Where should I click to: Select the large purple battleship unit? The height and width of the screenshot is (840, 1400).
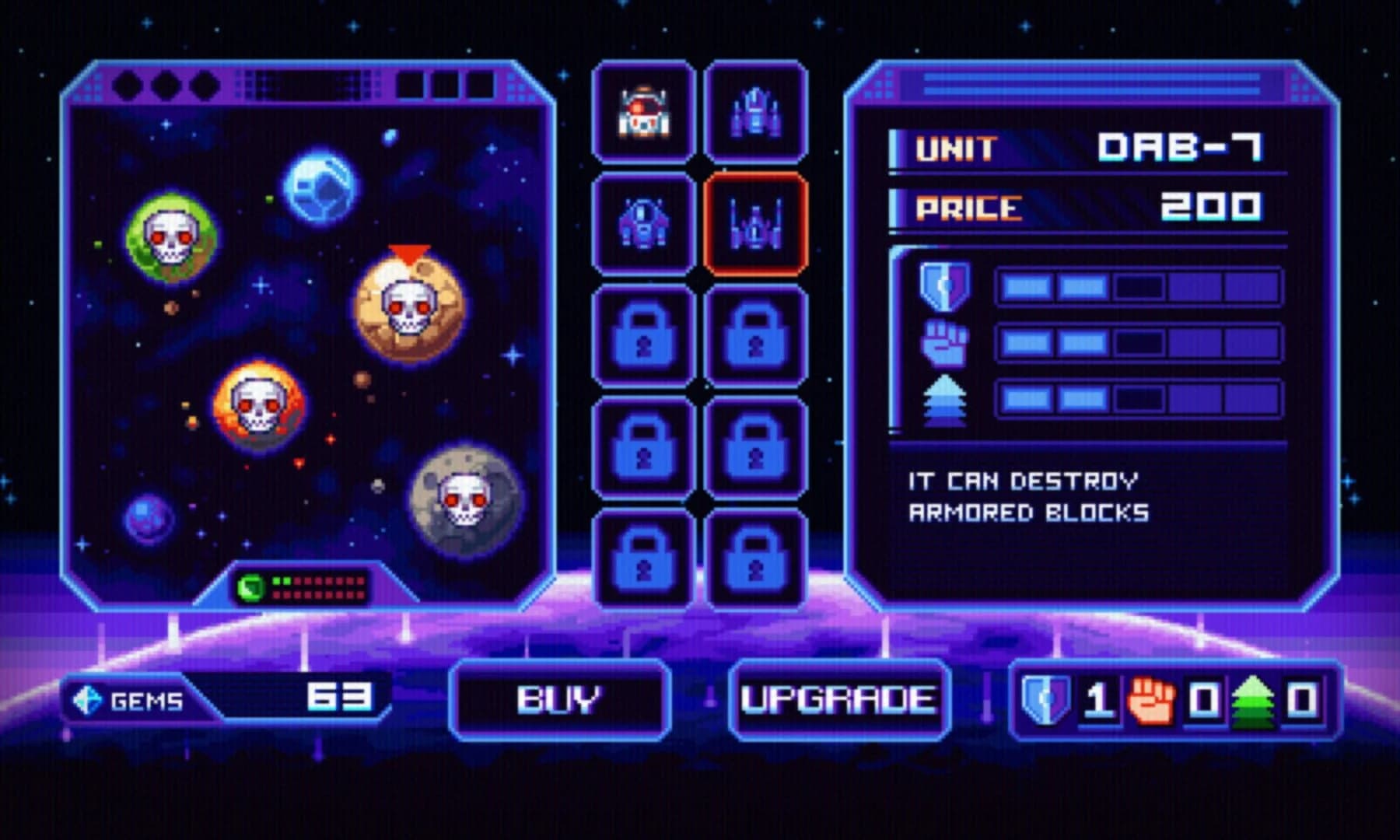[x=753, y=113]
